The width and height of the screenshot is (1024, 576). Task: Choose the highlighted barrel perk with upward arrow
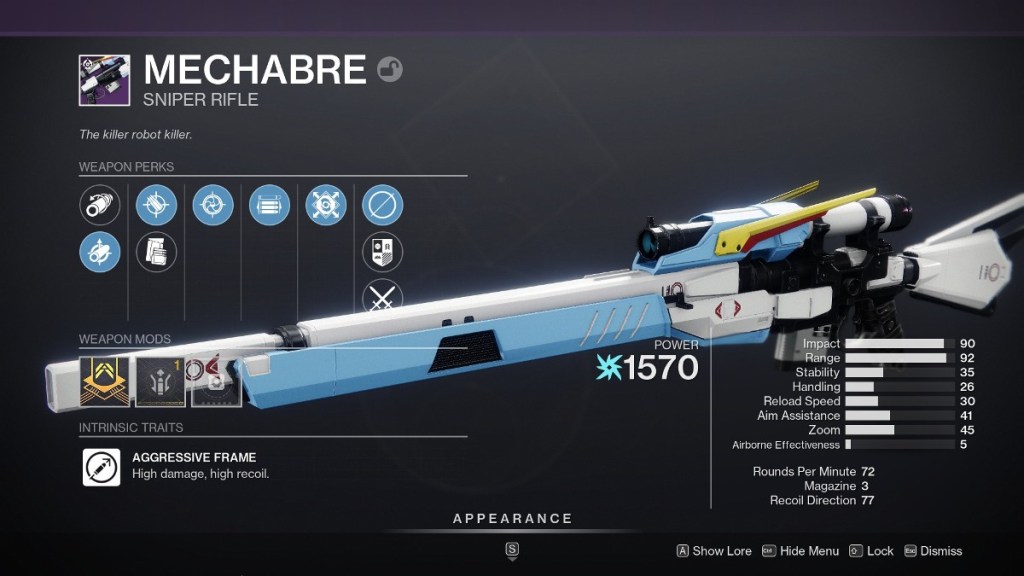[x=100, y=252]
